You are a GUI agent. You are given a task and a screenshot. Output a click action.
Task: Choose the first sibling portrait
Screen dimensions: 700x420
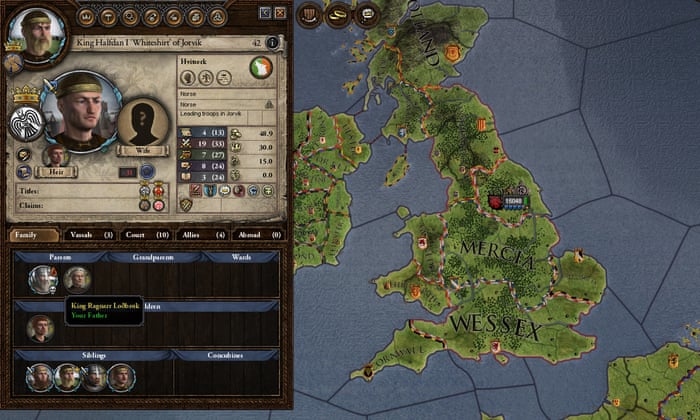(40, 377)
